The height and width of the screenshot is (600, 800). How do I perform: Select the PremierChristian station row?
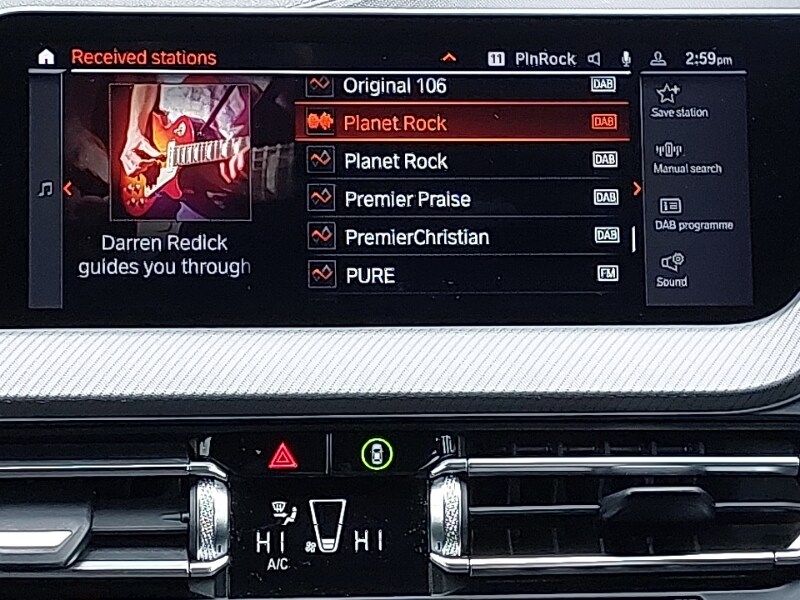pos(460,237)
